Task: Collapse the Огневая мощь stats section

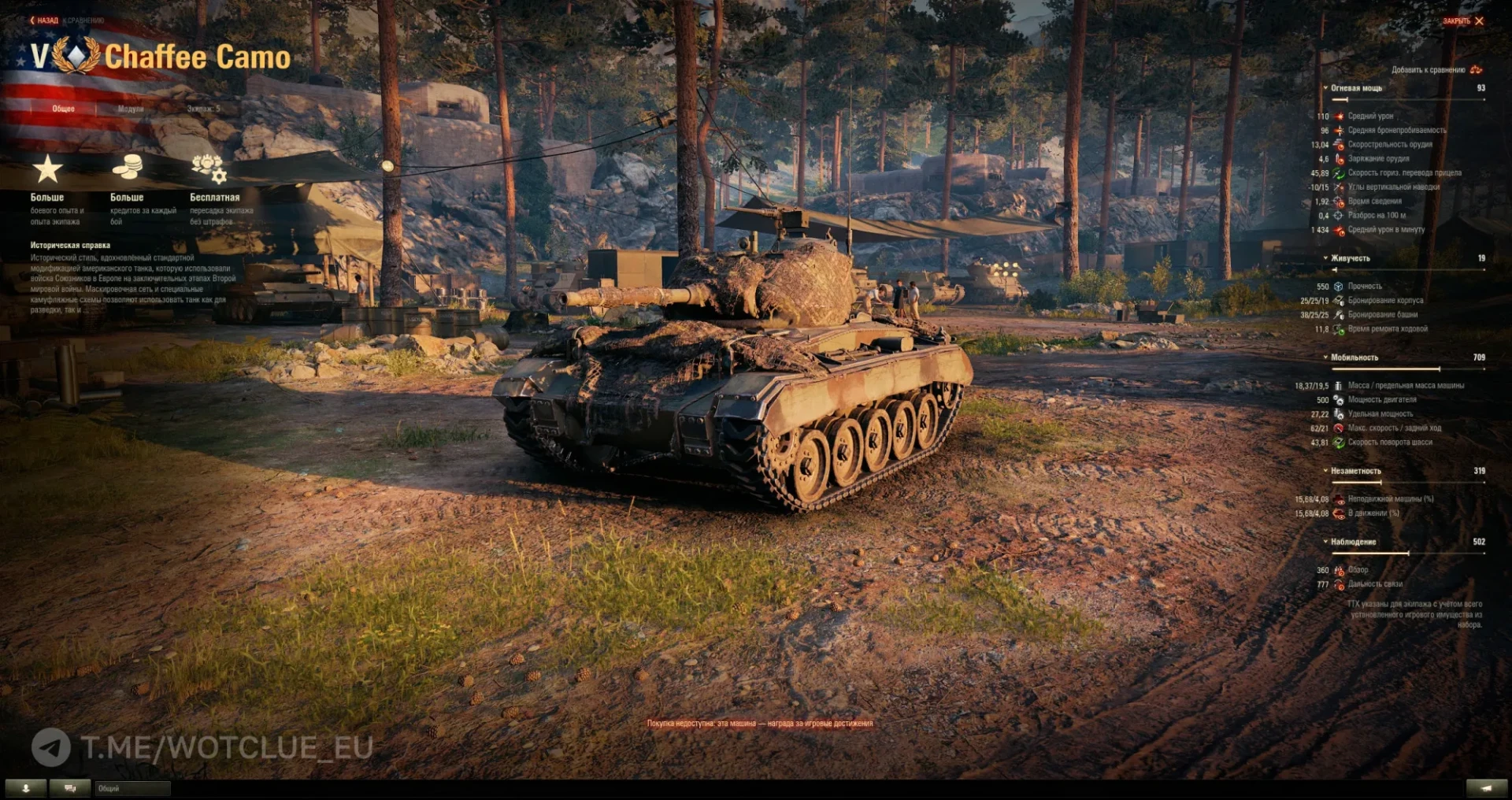Action: tap(1354, 88)
